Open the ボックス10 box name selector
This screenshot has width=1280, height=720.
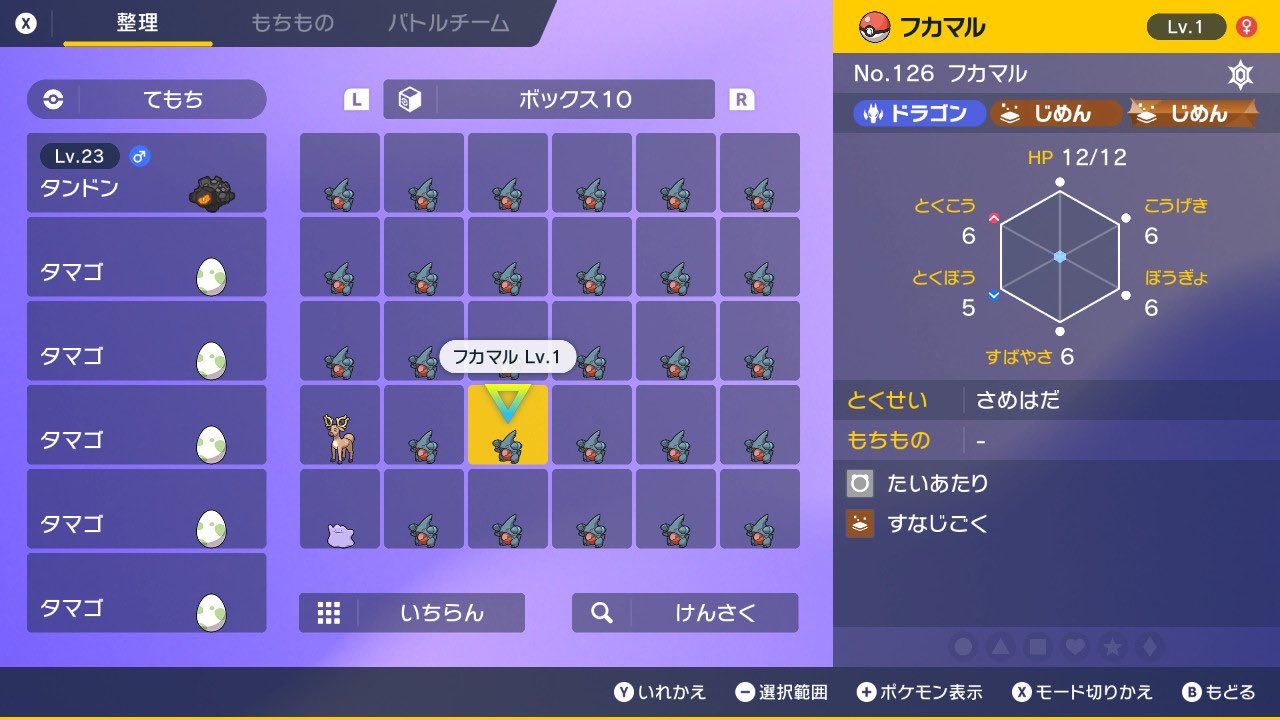552,99
